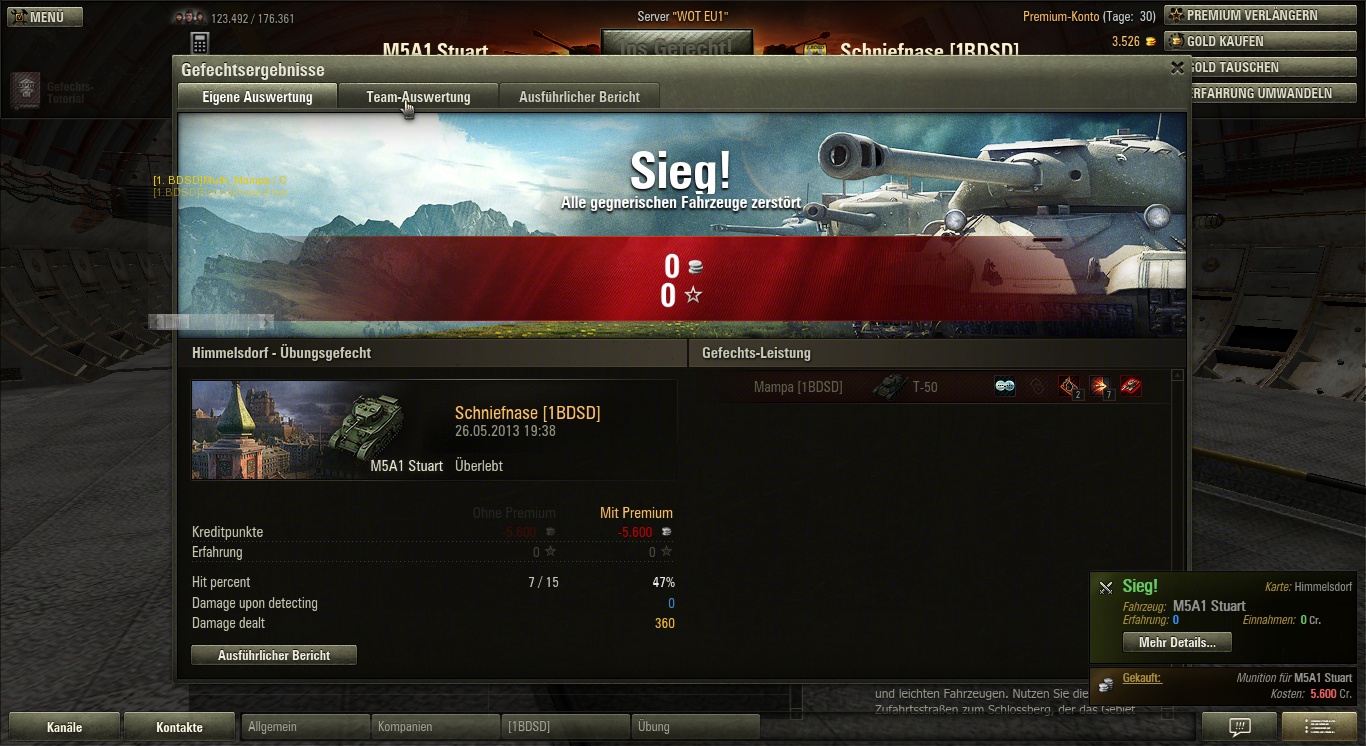Open the Kanäle chat channels
Screen dimensions: 1366x746
click(x=65, y=727)
